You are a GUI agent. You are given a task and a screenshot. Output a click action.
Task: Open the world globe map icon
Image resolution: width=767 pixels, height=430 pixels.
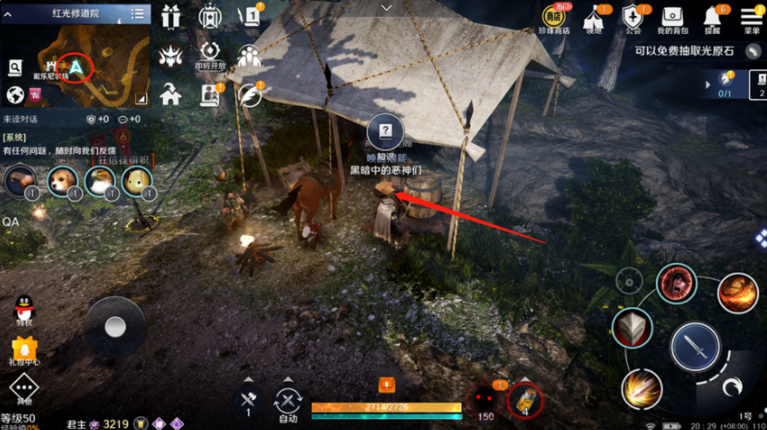pos(15,95)
